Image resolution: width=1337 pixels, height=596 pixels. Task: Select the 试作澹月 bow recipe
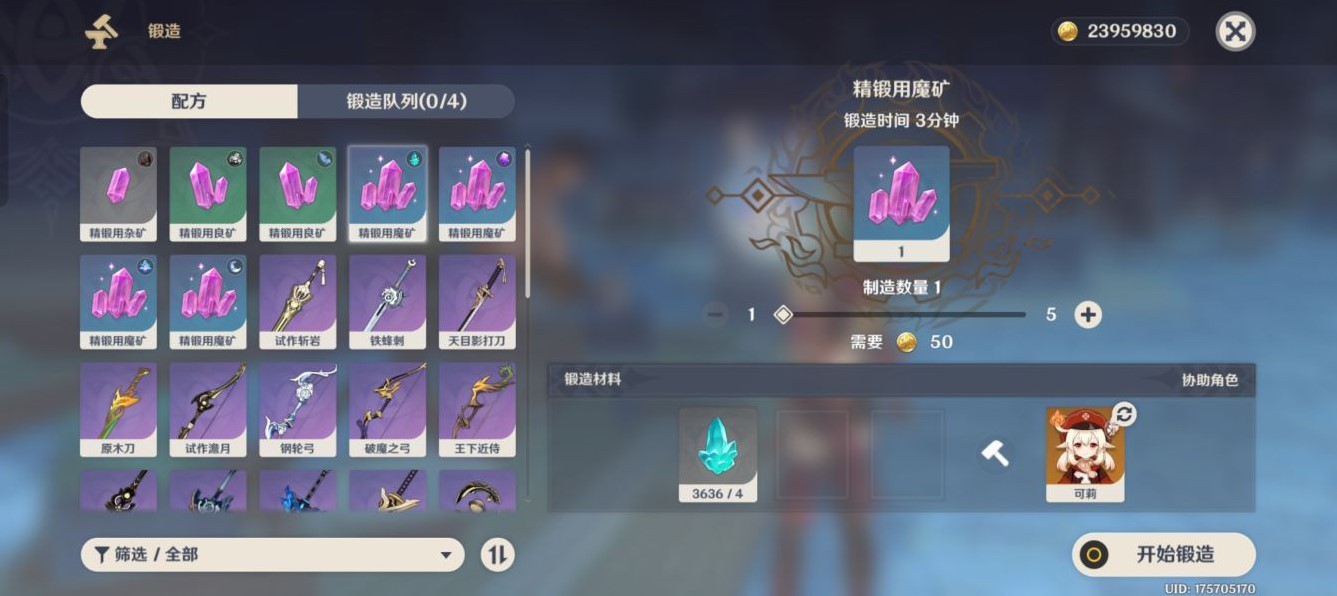pyautogui.click(x=208, y=409)
